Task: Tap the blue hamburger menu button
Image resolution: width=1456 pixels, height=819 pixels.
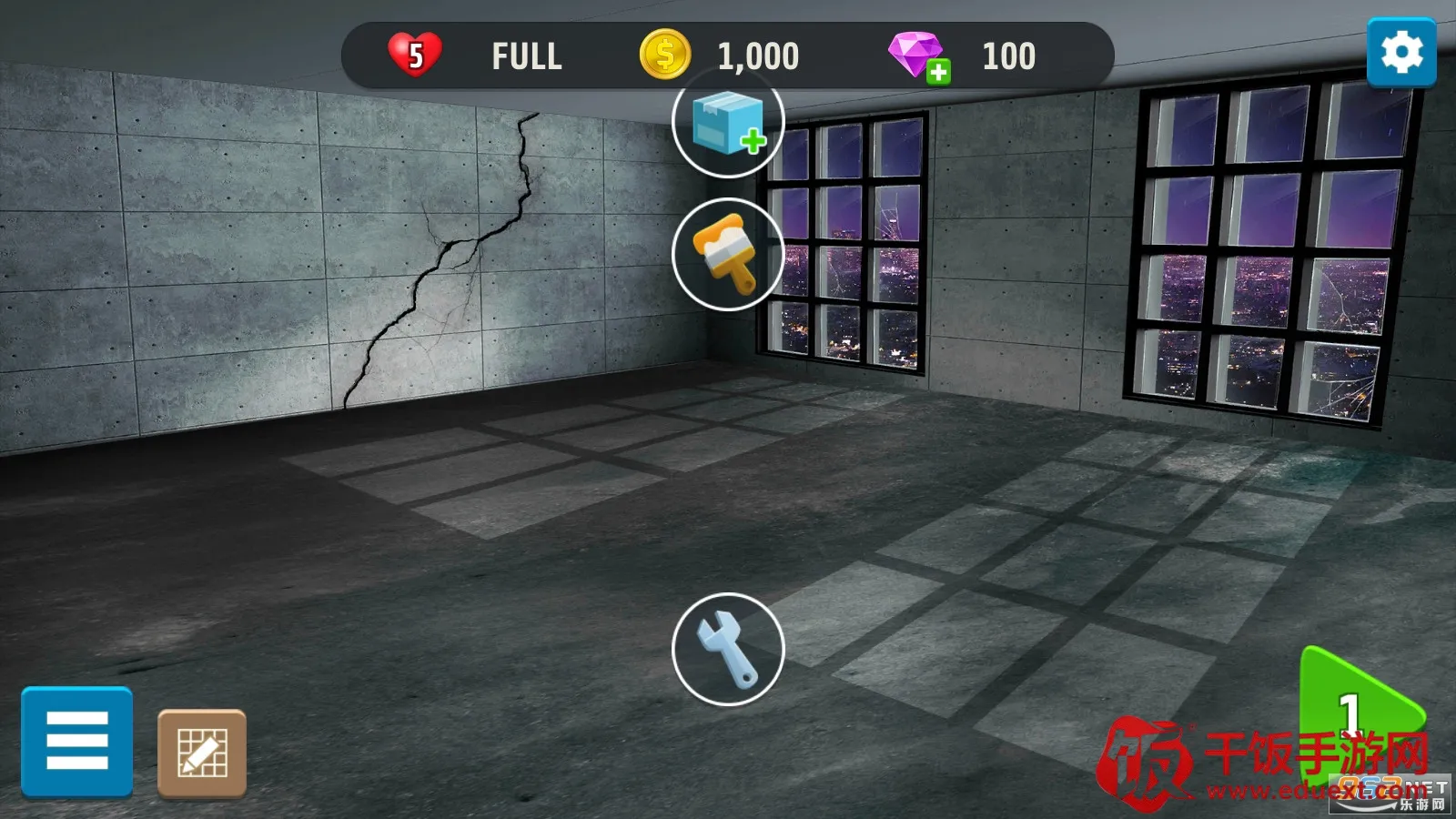Action: [77, 741]
